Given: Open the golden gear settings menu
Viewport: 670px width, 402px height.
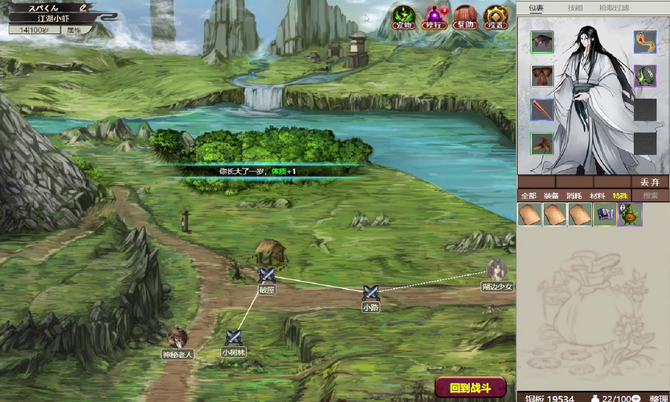Looking at the screenshot, I should pyautogui.click(x=494, y=16).
